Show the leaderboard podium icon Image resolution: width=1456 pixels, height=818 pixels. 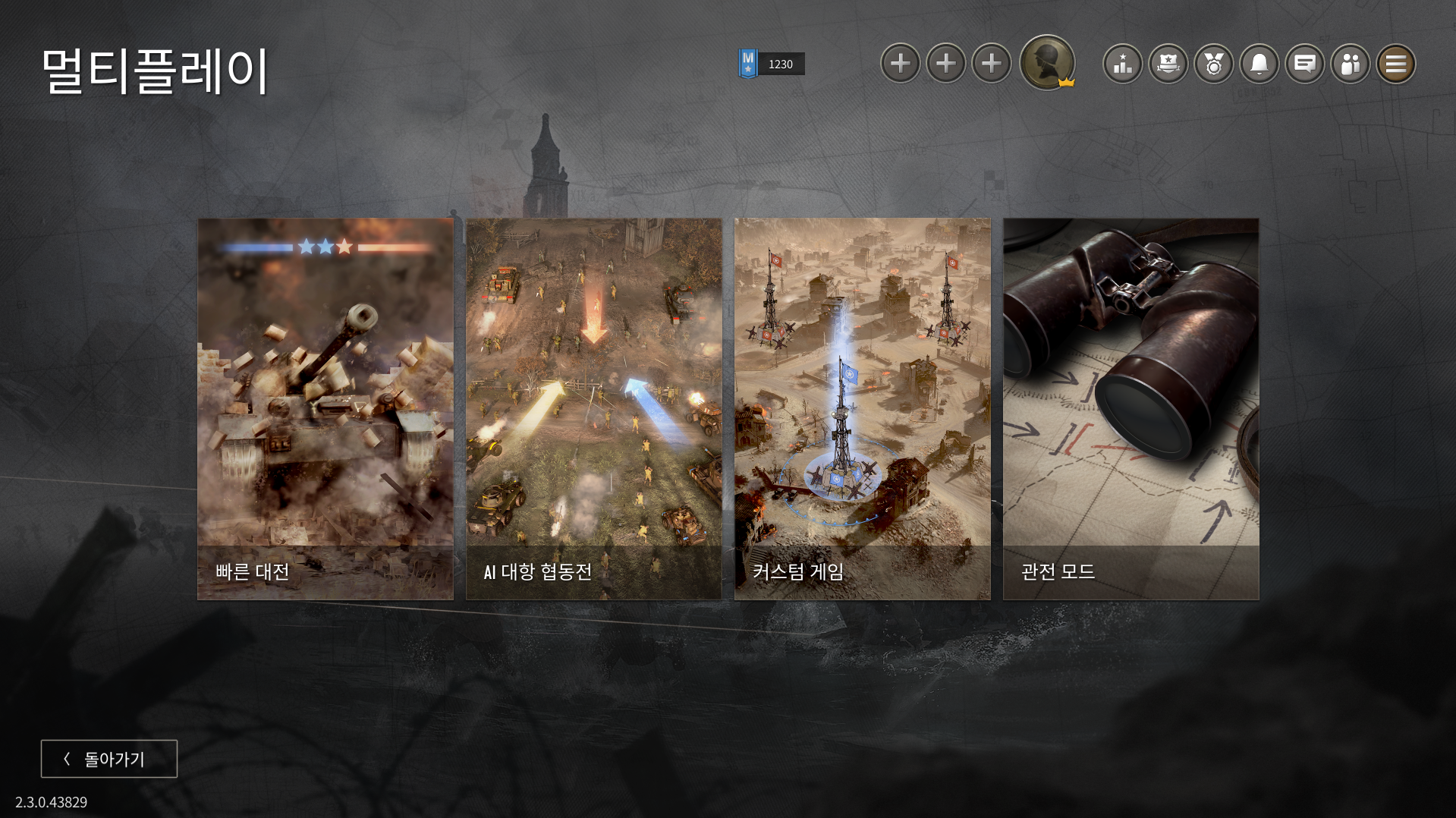pos(1123,64)
